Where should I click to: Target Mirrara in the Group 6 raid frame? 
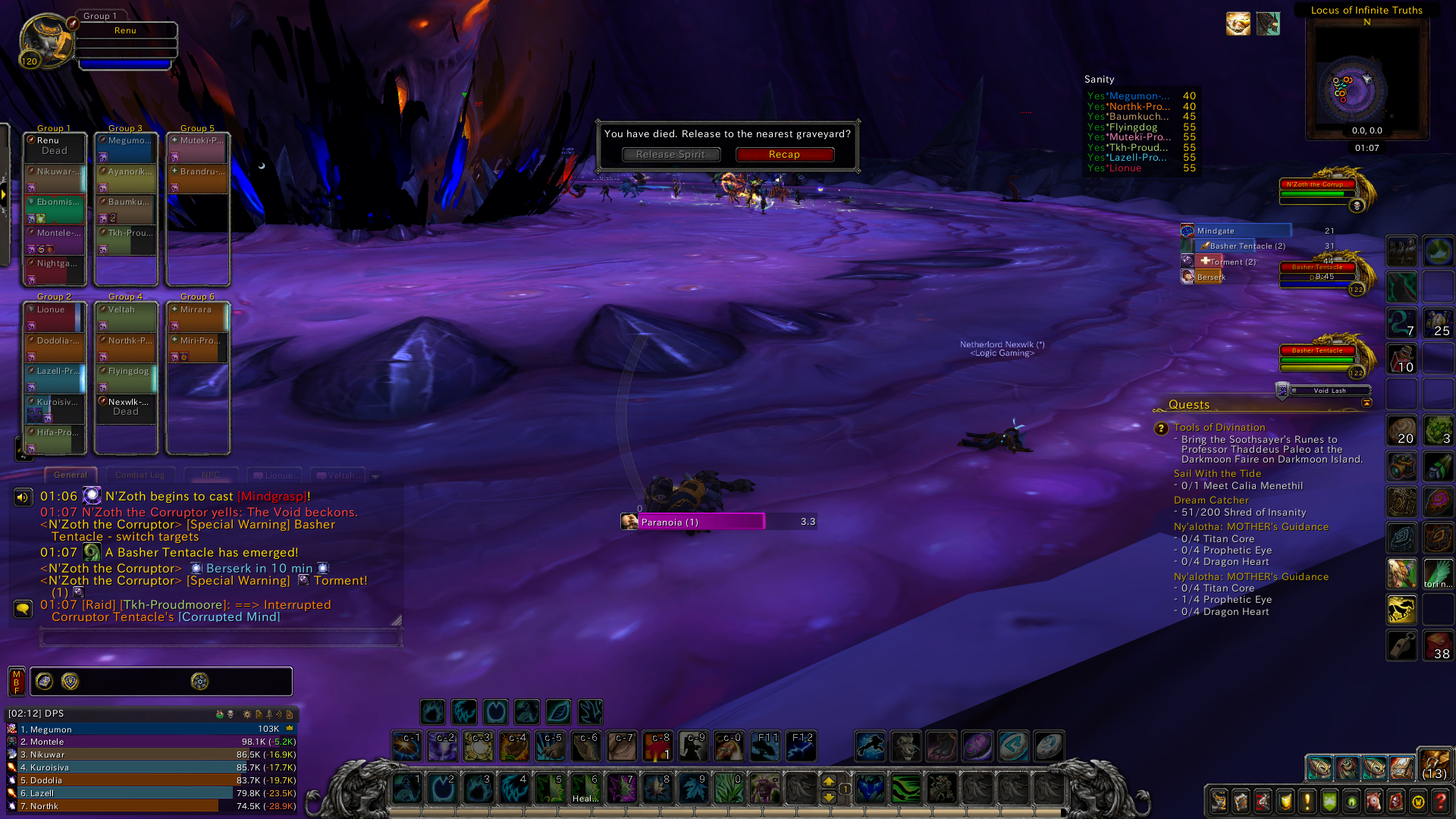pyautogui.click(x=197, y=315)
